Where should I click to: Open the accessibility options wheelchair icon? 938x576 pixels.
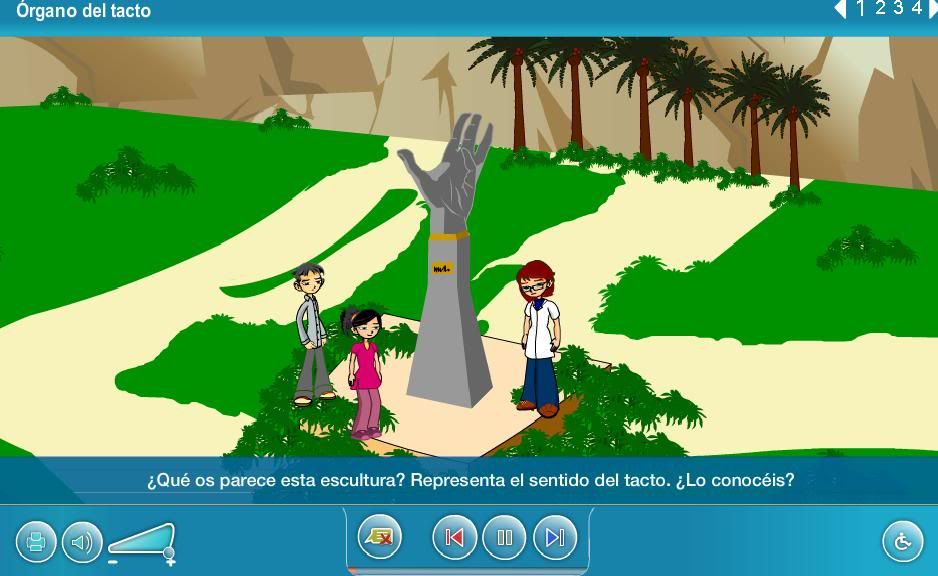click(x=902, y=542)
